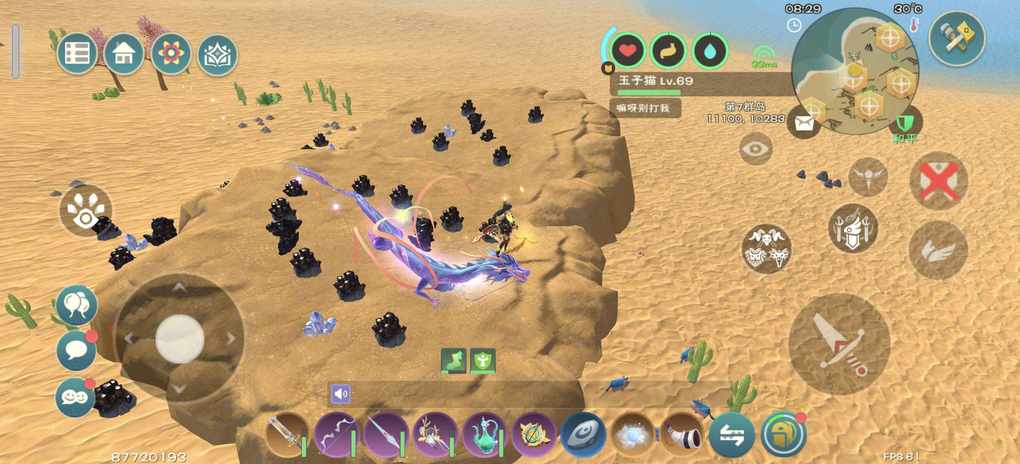Activate the wing dash skill

coord(938,250)
